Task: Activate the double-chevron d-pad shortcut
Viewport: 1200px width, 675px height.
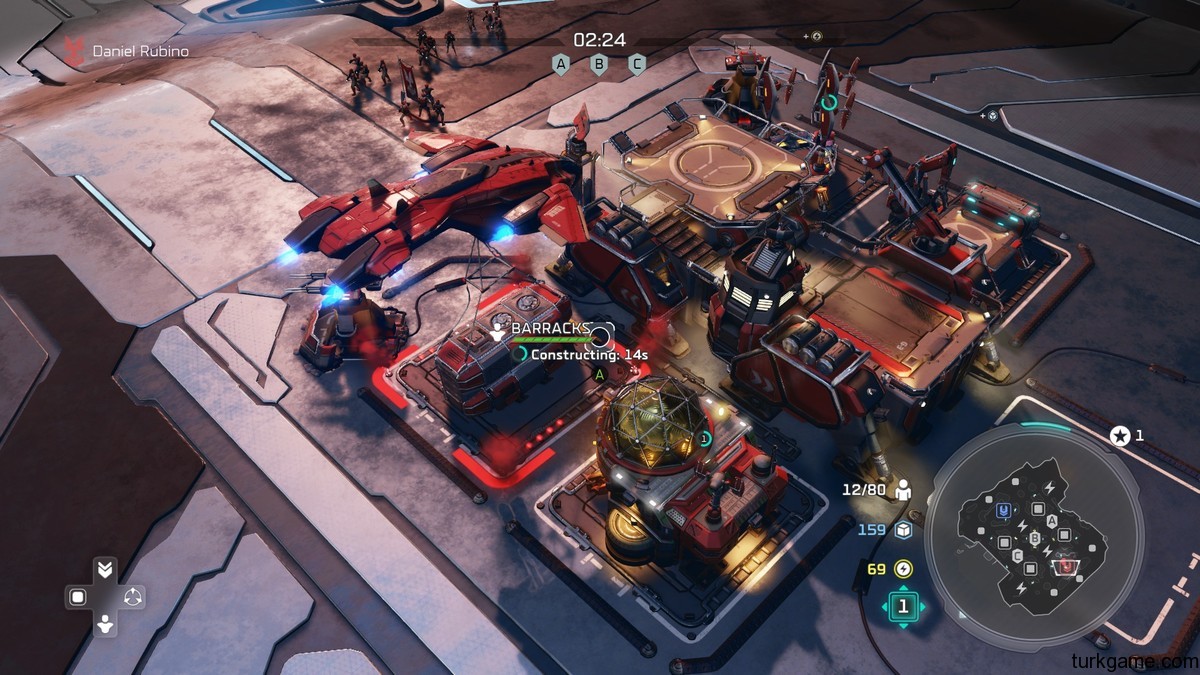Action: click(x=105, y=569)
